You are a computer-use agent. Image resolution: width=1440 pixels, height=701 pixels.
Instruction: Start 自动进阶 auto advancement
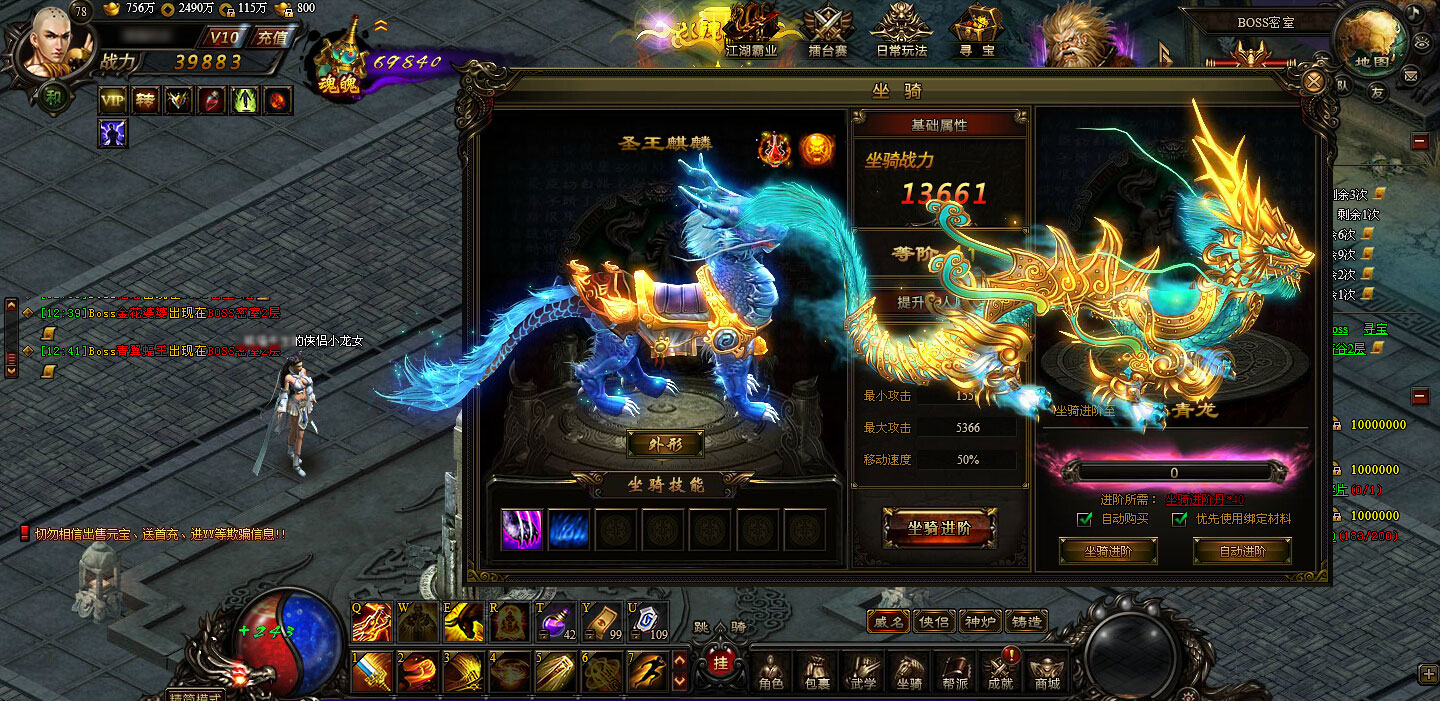click(1242, 551)
